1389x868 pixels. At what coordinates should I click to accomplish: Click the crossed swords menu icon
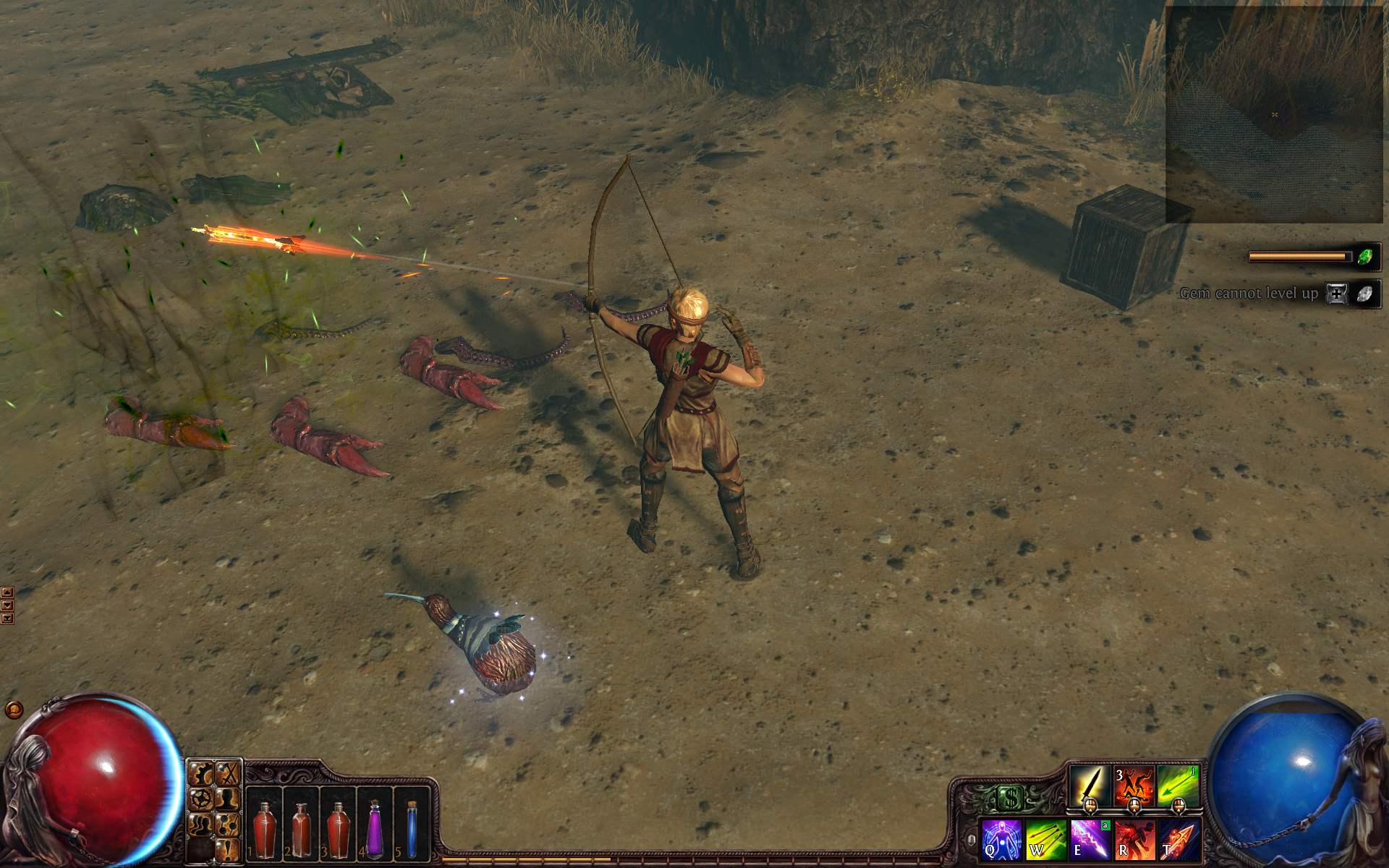[x=229, y=775]
